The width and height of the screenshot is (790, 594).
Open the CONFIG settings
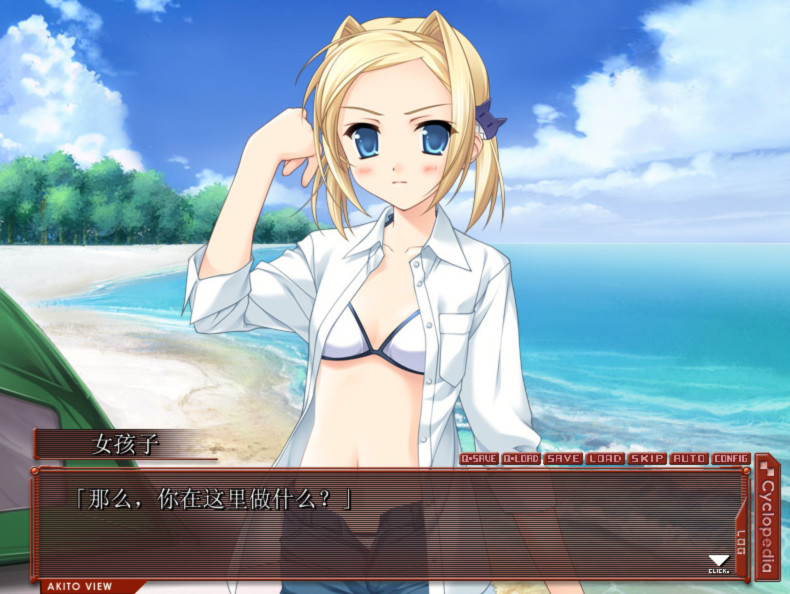coord(731,459)
